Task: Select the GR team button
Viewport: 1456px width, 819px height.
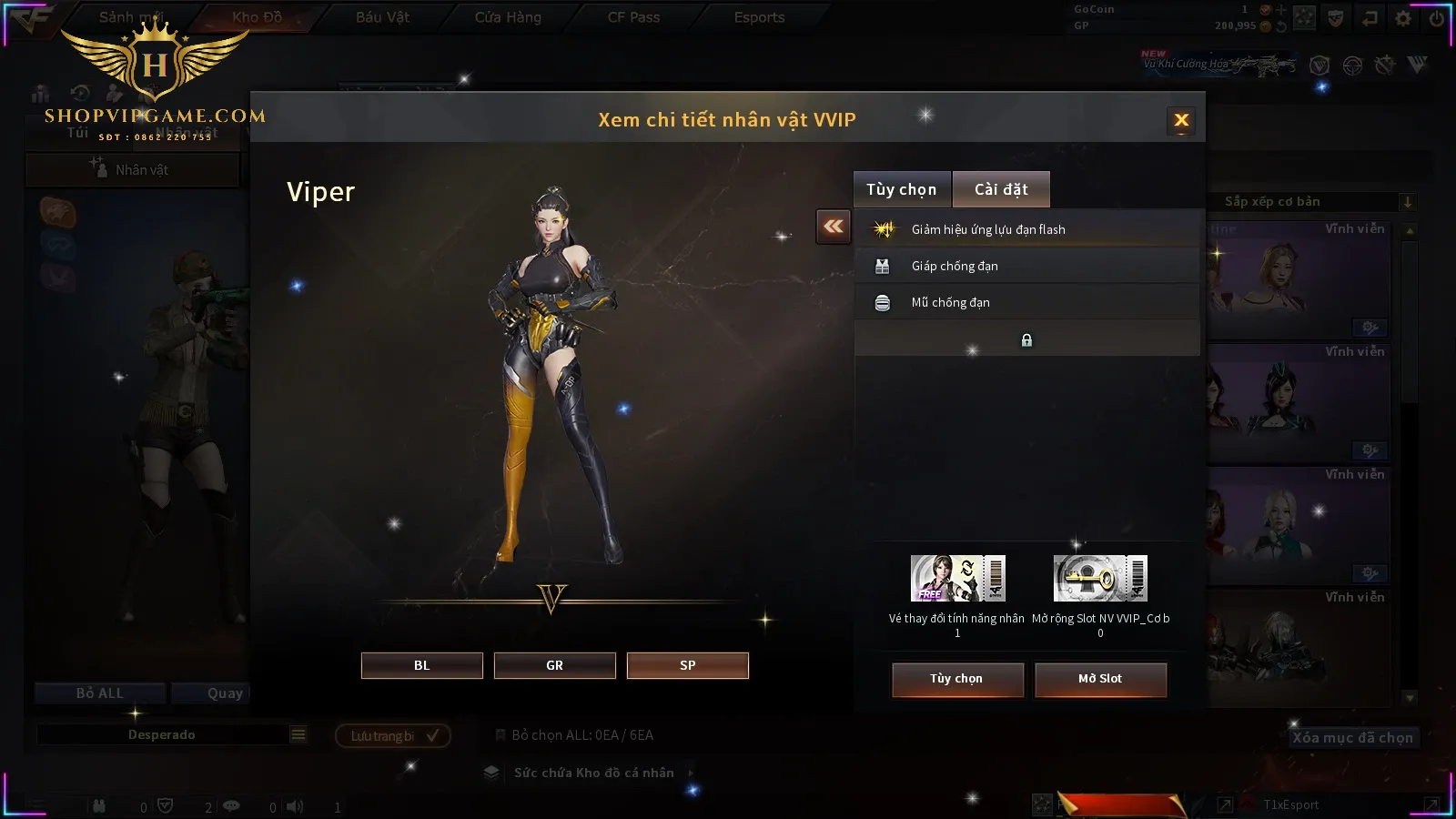Action: pyautogui.click(x=554, y=665)
